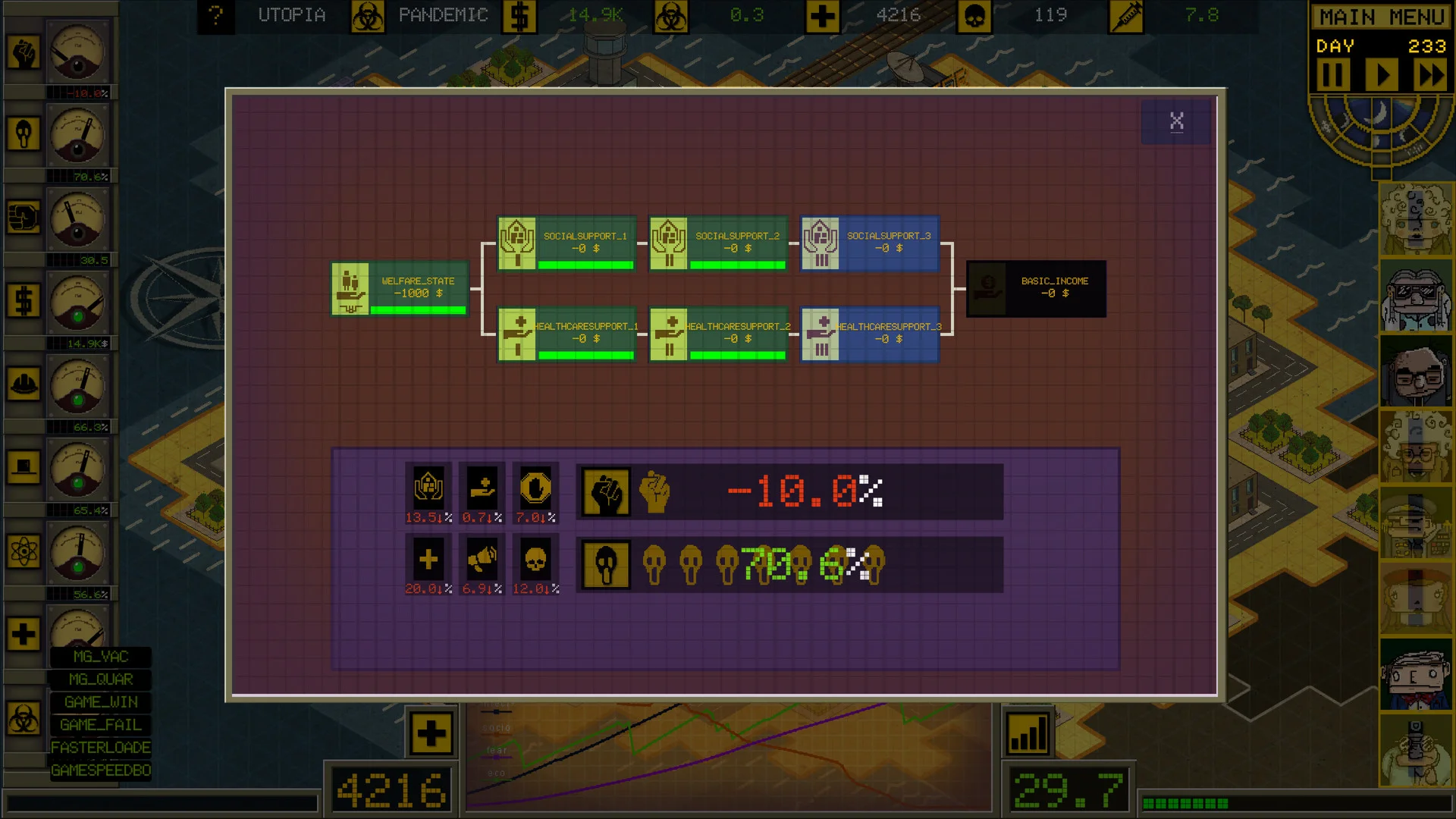Open the question mark help icon
This screenshot has height=819, width=1456.
point(216,16)
